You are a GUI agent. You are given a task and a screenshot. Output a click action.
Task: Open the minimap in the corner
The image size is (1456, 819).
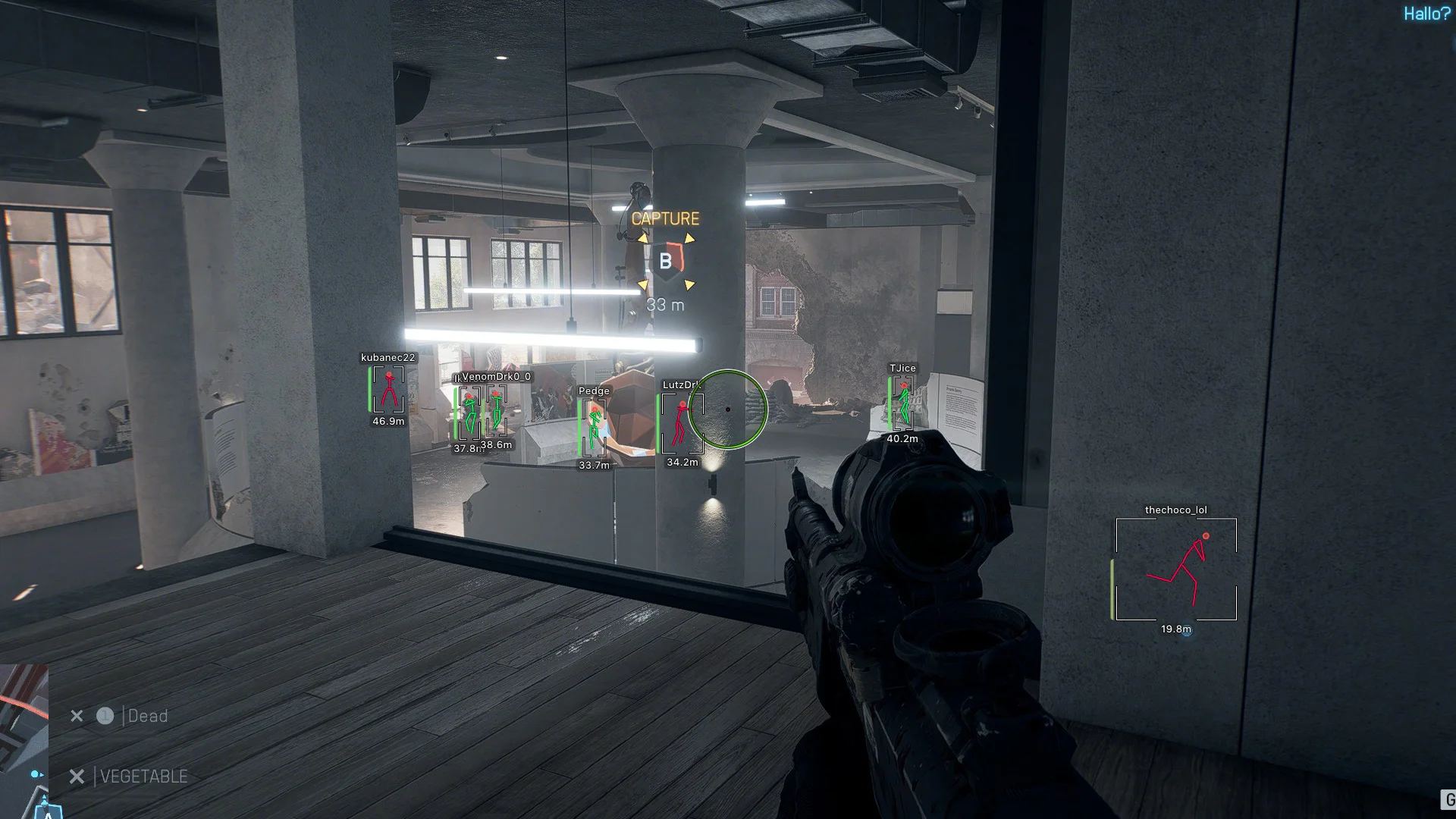[24, 740]
